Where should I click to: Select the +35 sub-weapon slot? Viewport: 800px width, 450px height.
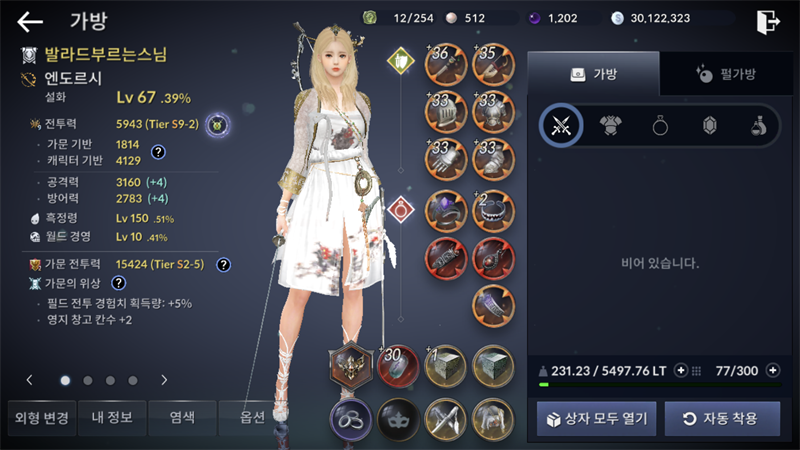click(493, 64)
